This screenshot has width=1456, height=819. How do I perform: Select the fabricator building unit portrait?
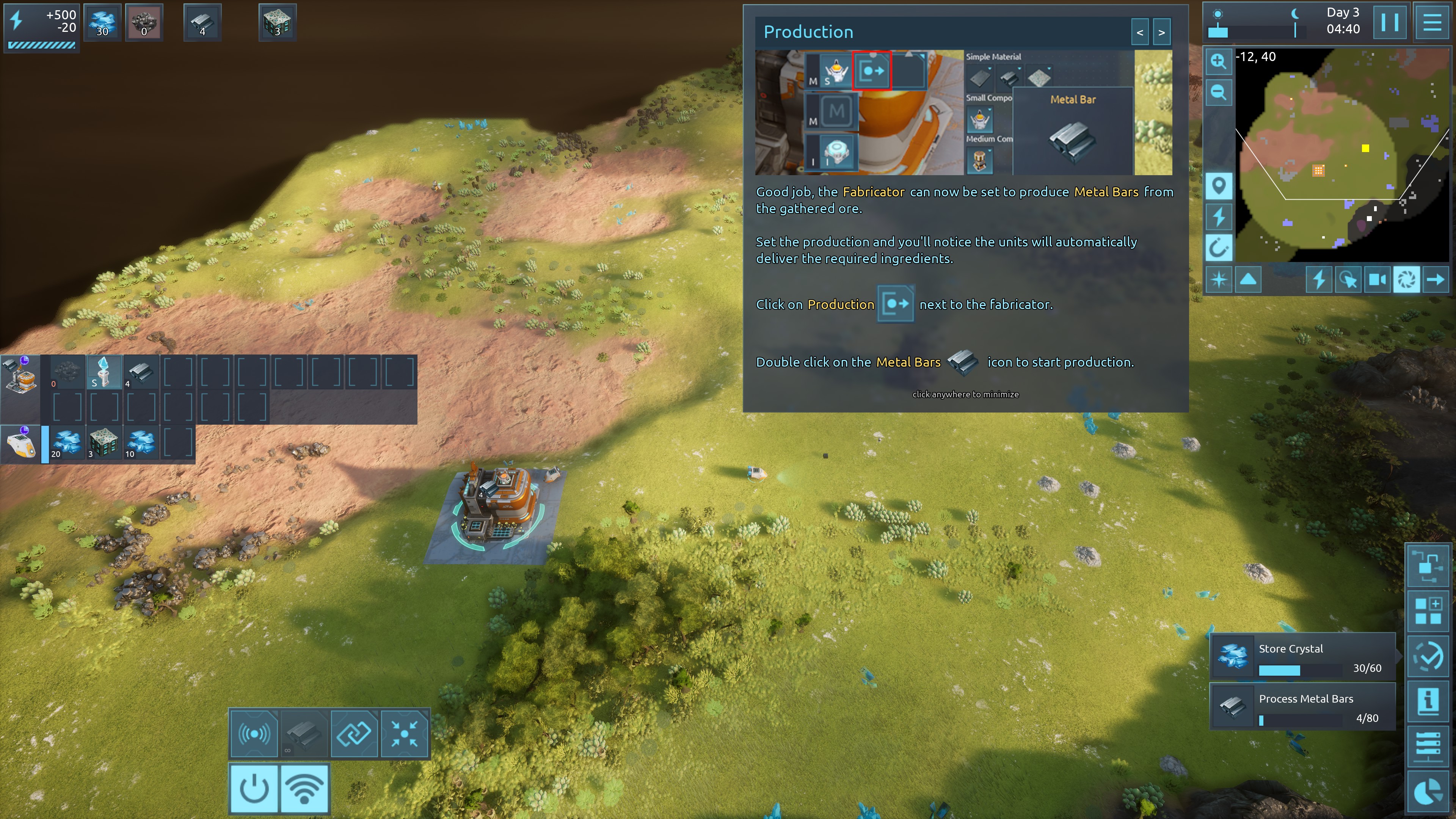(20, 374)
